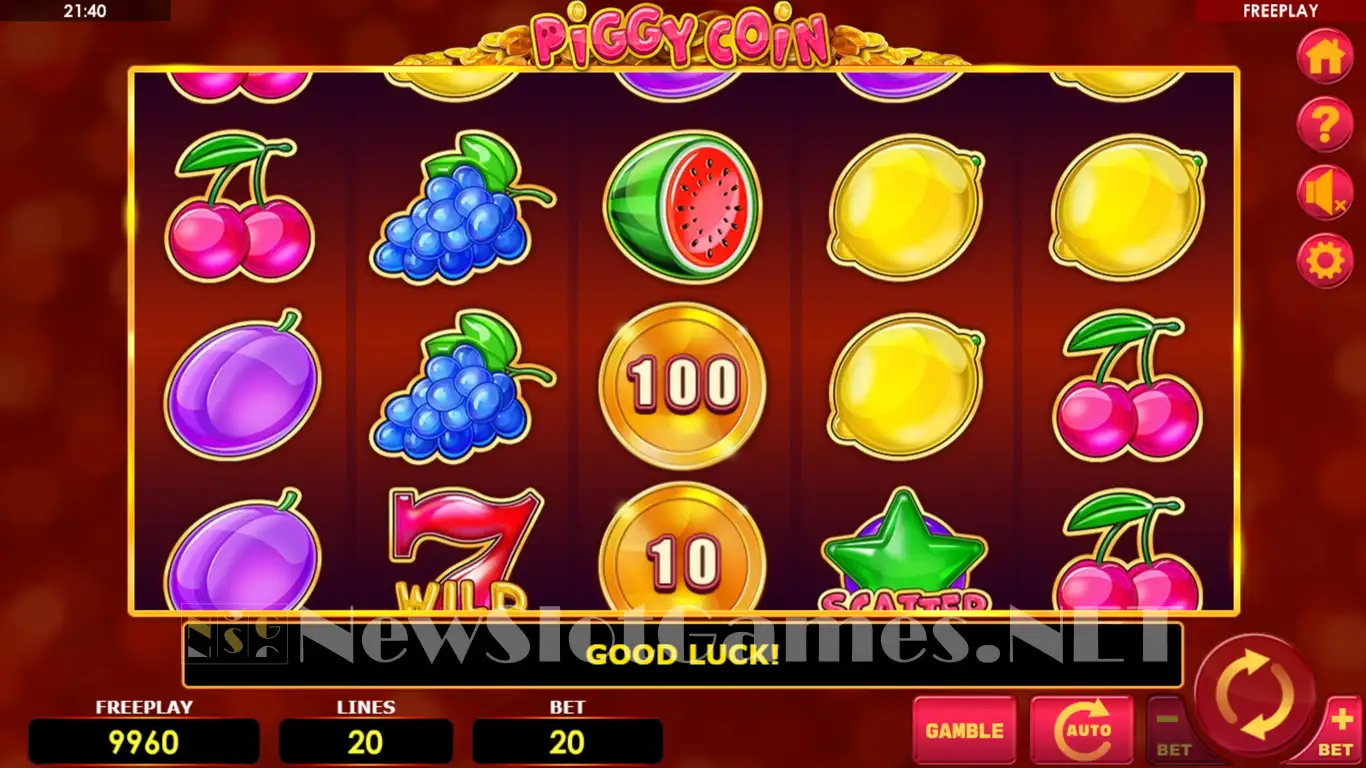Open the help question mark page
Viewport: 1366px width, 768px height.
1325,126
